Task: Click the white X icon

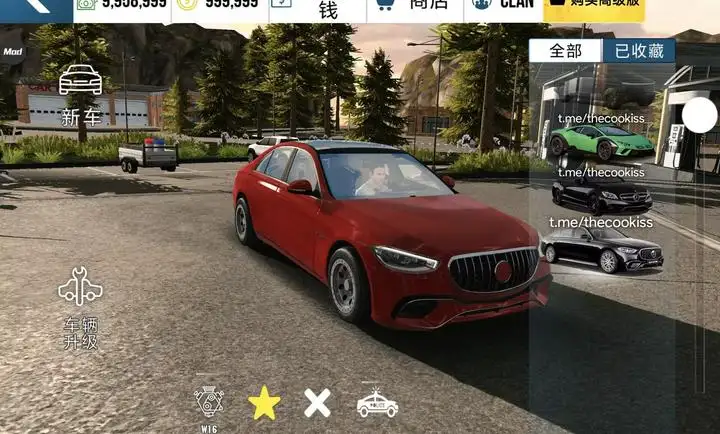Action: click(x=317, y=403)
